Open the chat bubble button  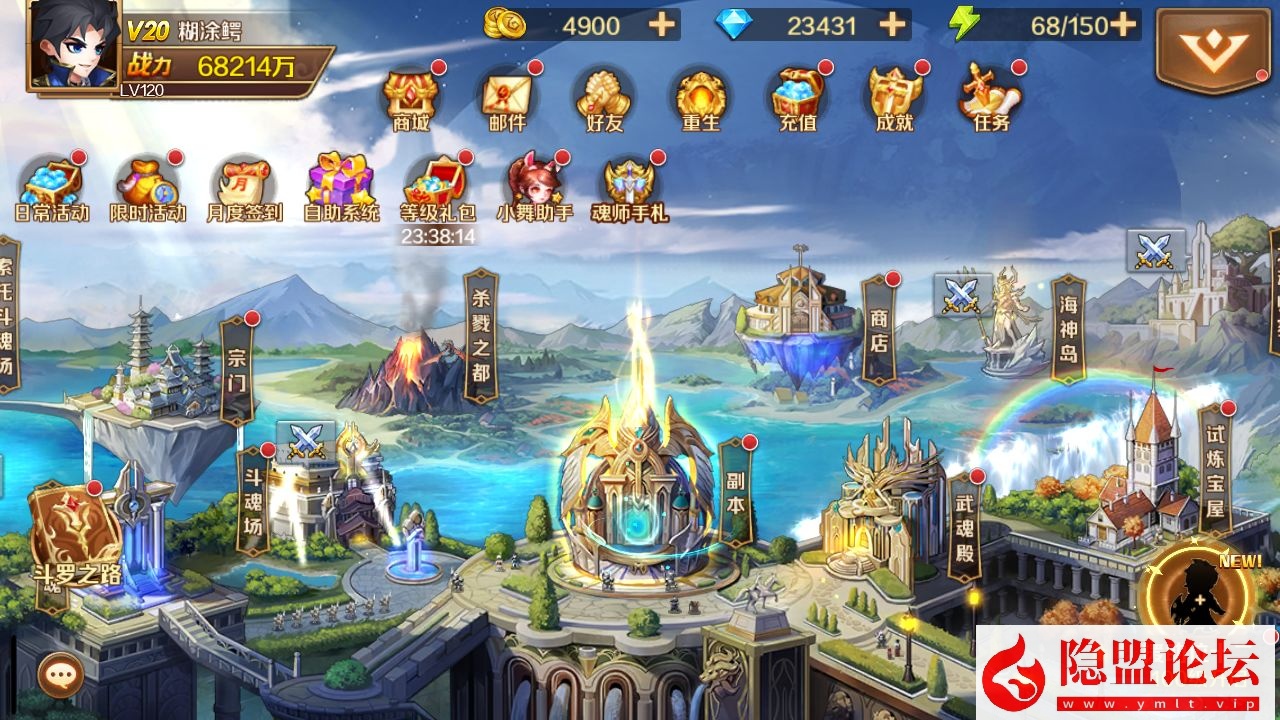[59, 675]
